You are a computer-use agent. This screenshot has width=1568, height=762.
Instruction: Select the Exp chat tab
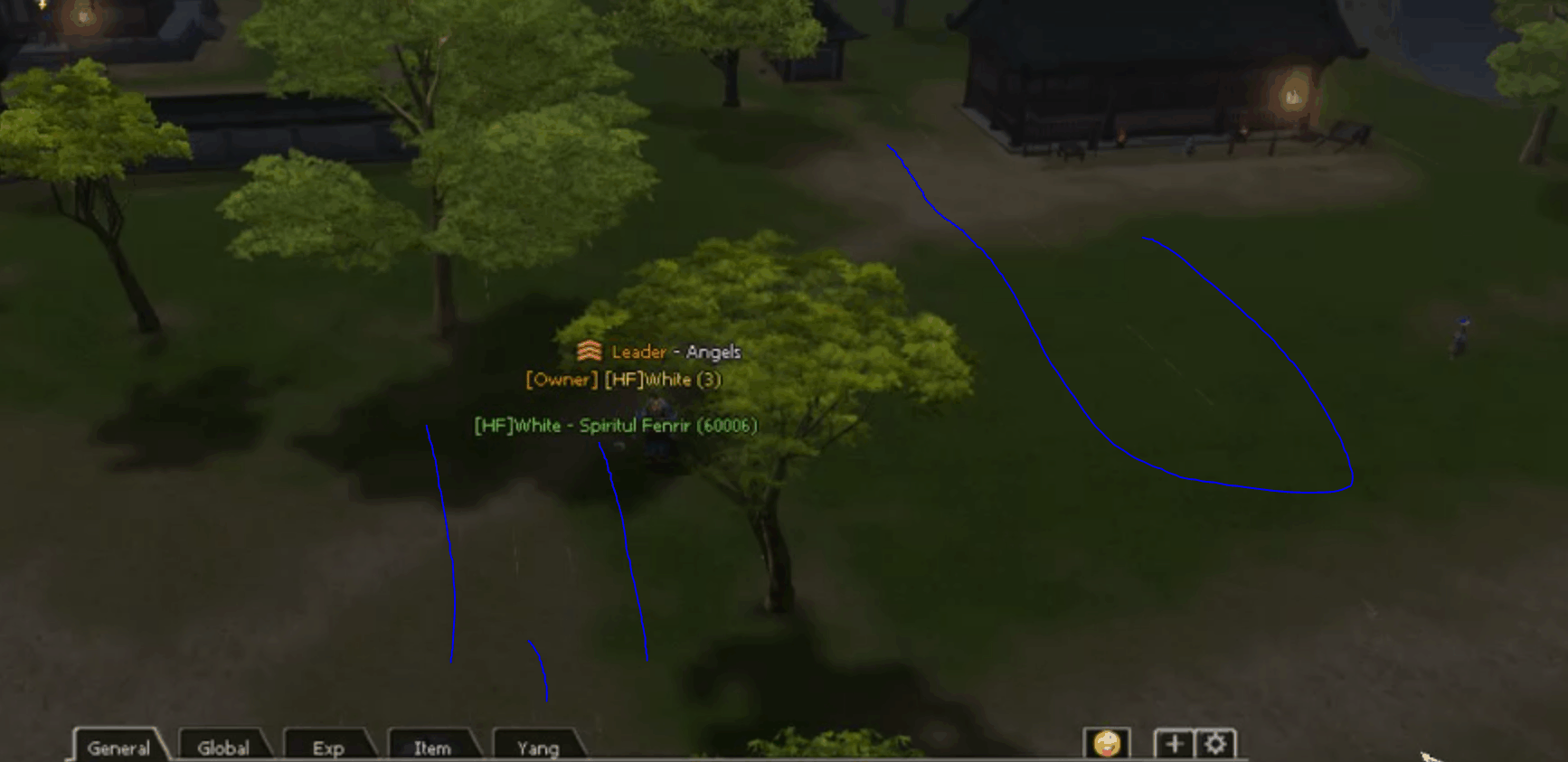(x=327, y=747)
